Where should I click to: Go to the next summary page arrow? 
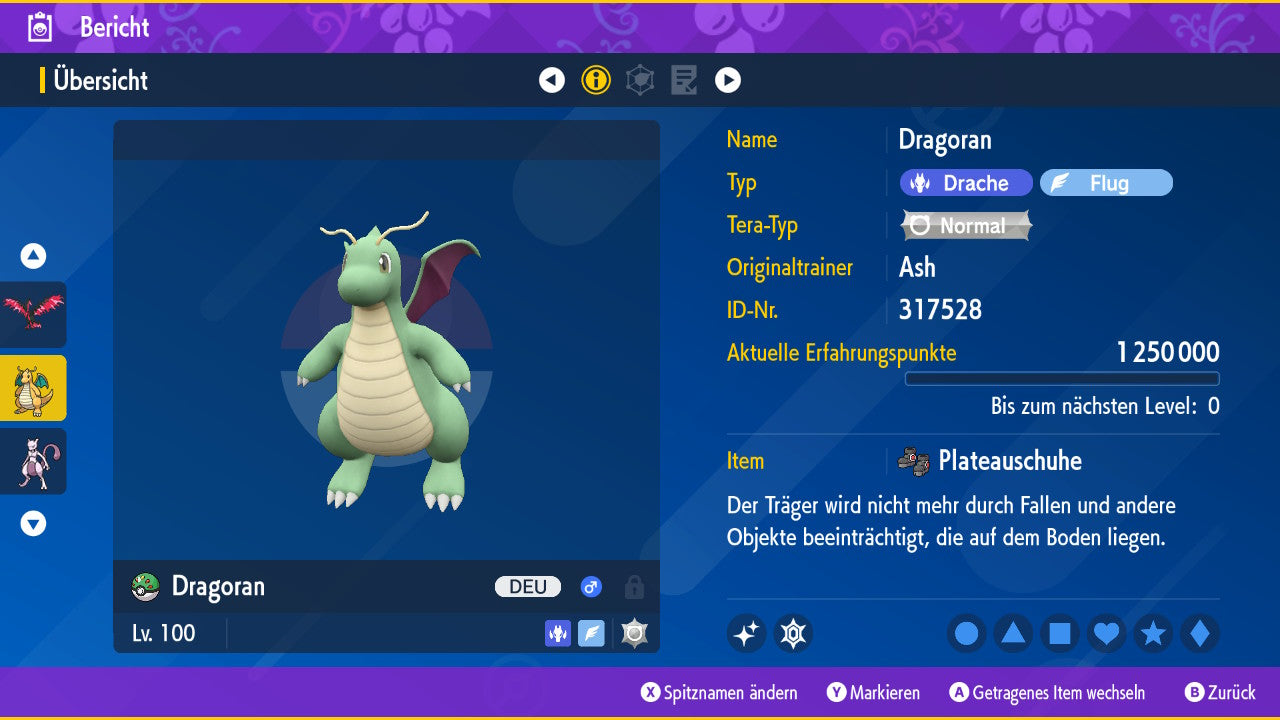point(728,80)
